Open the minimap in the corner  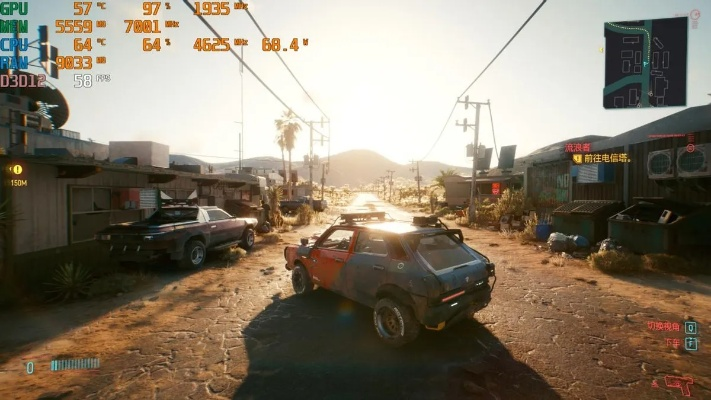tap(645, 62)
